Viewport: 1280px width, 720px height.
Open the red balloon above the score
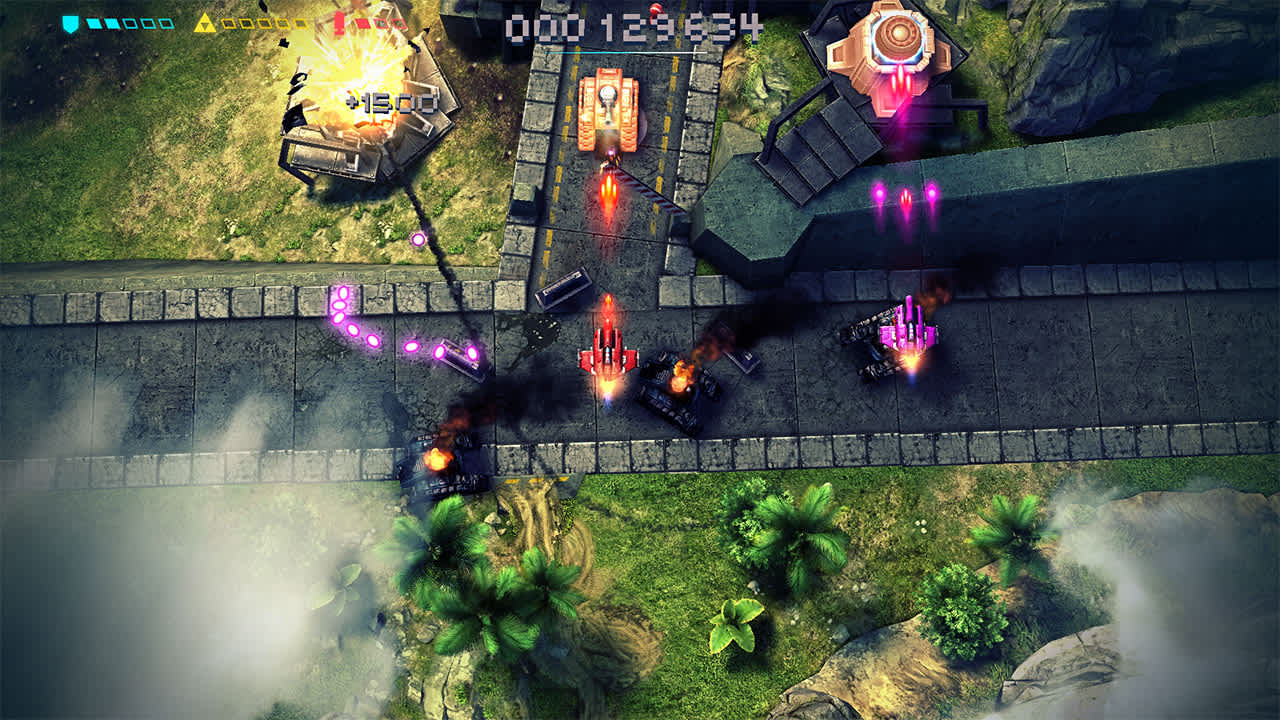click(x=656, y=9)
